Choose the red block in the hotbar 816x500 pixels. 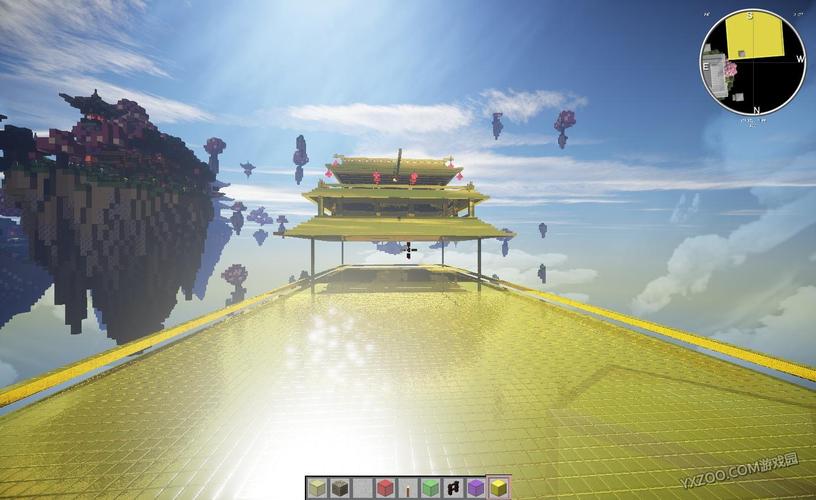tap(385, 488)
